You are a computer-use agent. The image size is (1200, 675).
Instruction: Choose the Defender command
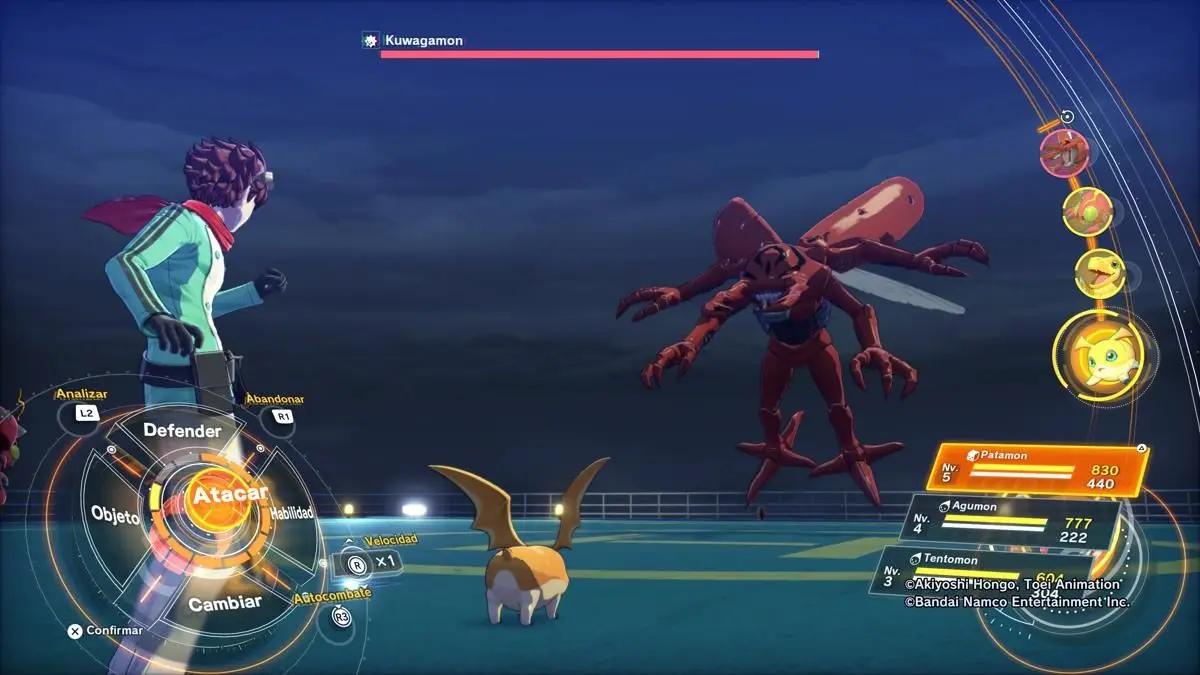click(x=181, y=431)
